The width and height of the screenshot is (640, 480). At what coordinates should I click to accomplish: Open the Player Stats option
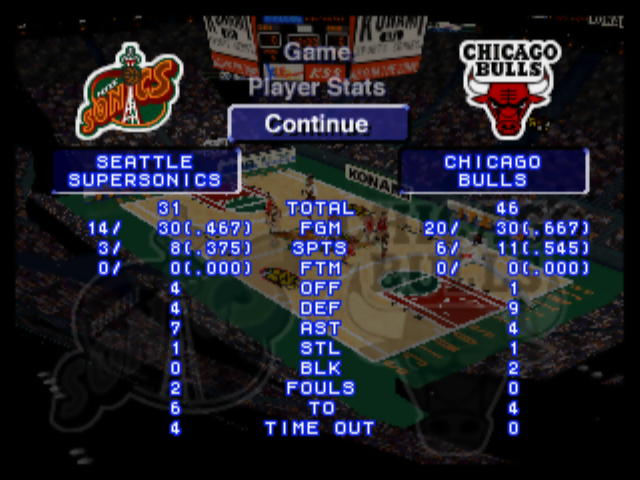(317, 87)
